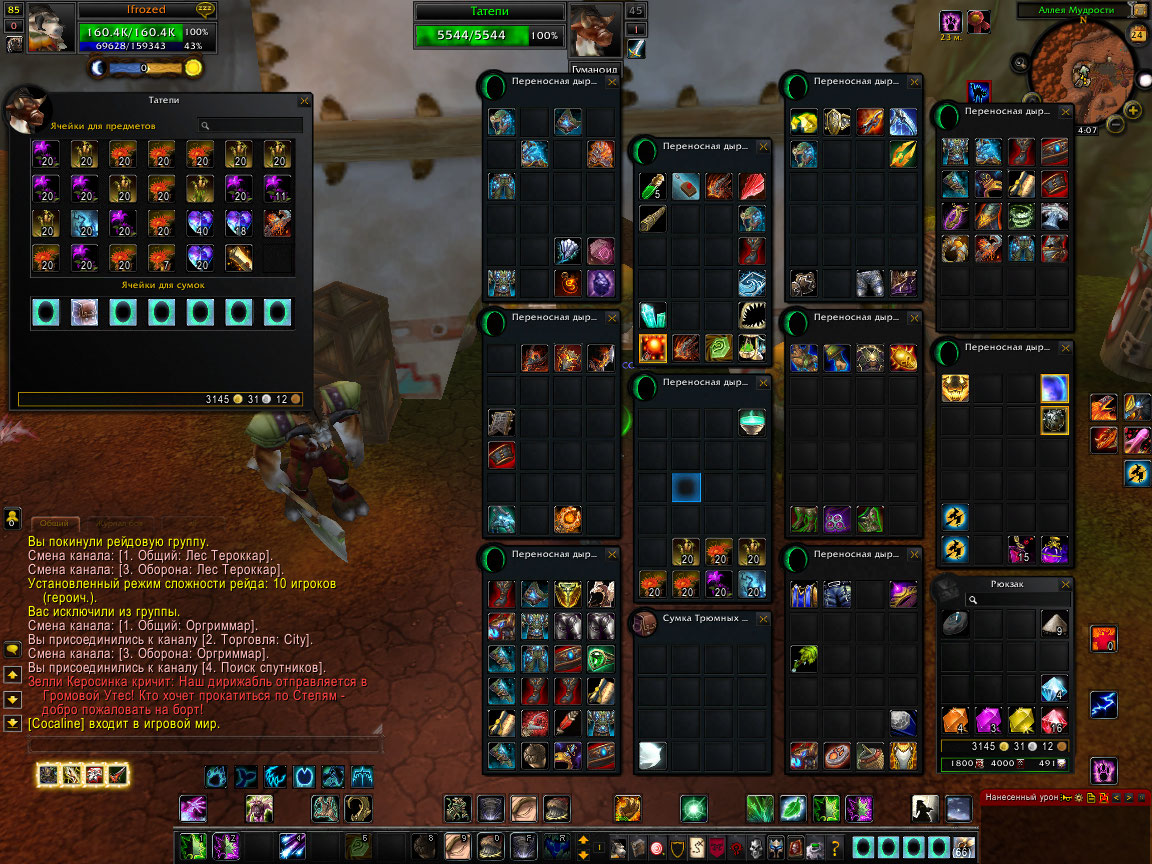Open the help question mark micro button

coord(836,848)
